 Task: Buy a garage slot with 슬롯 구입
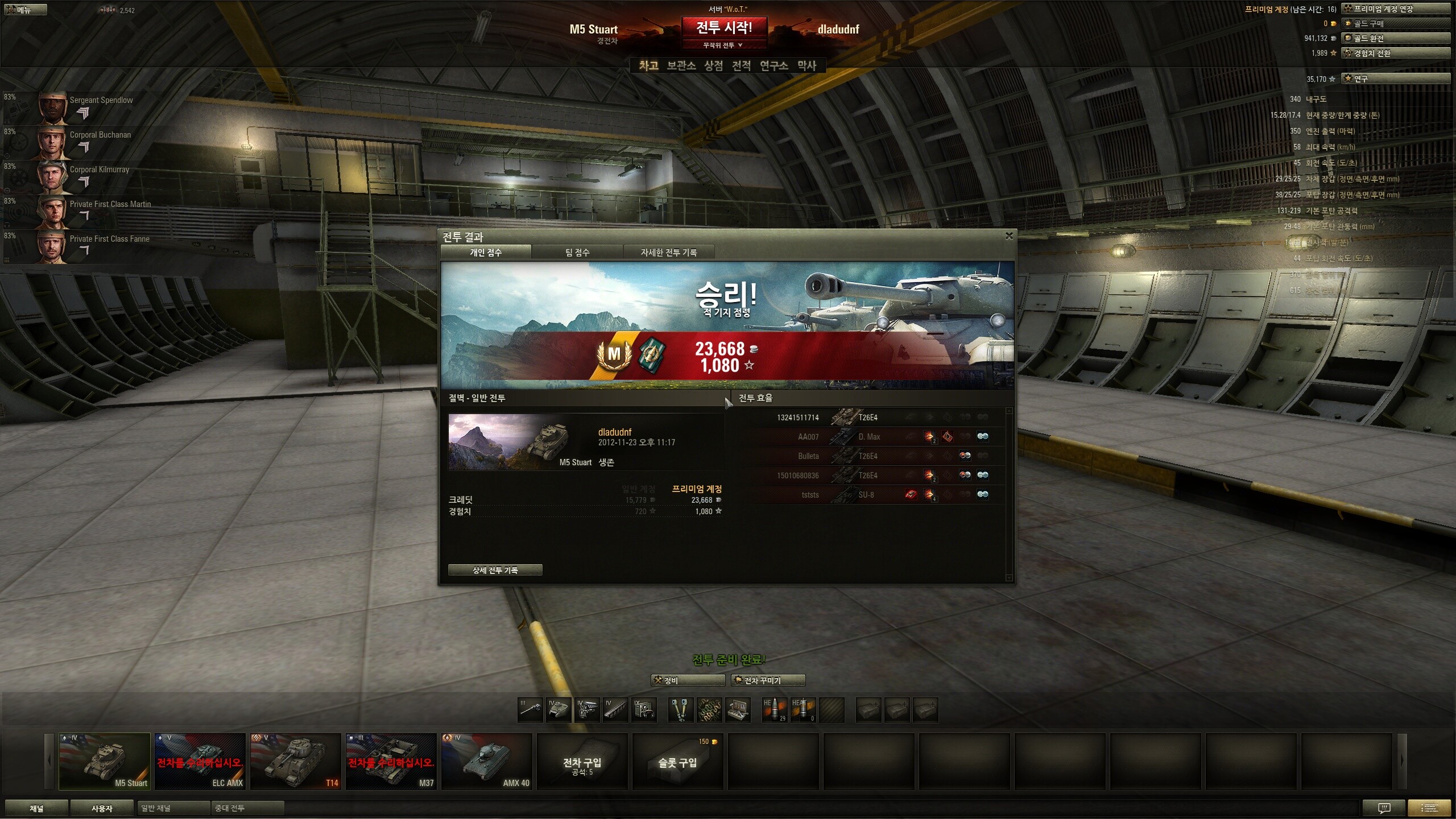pos(678,762)
